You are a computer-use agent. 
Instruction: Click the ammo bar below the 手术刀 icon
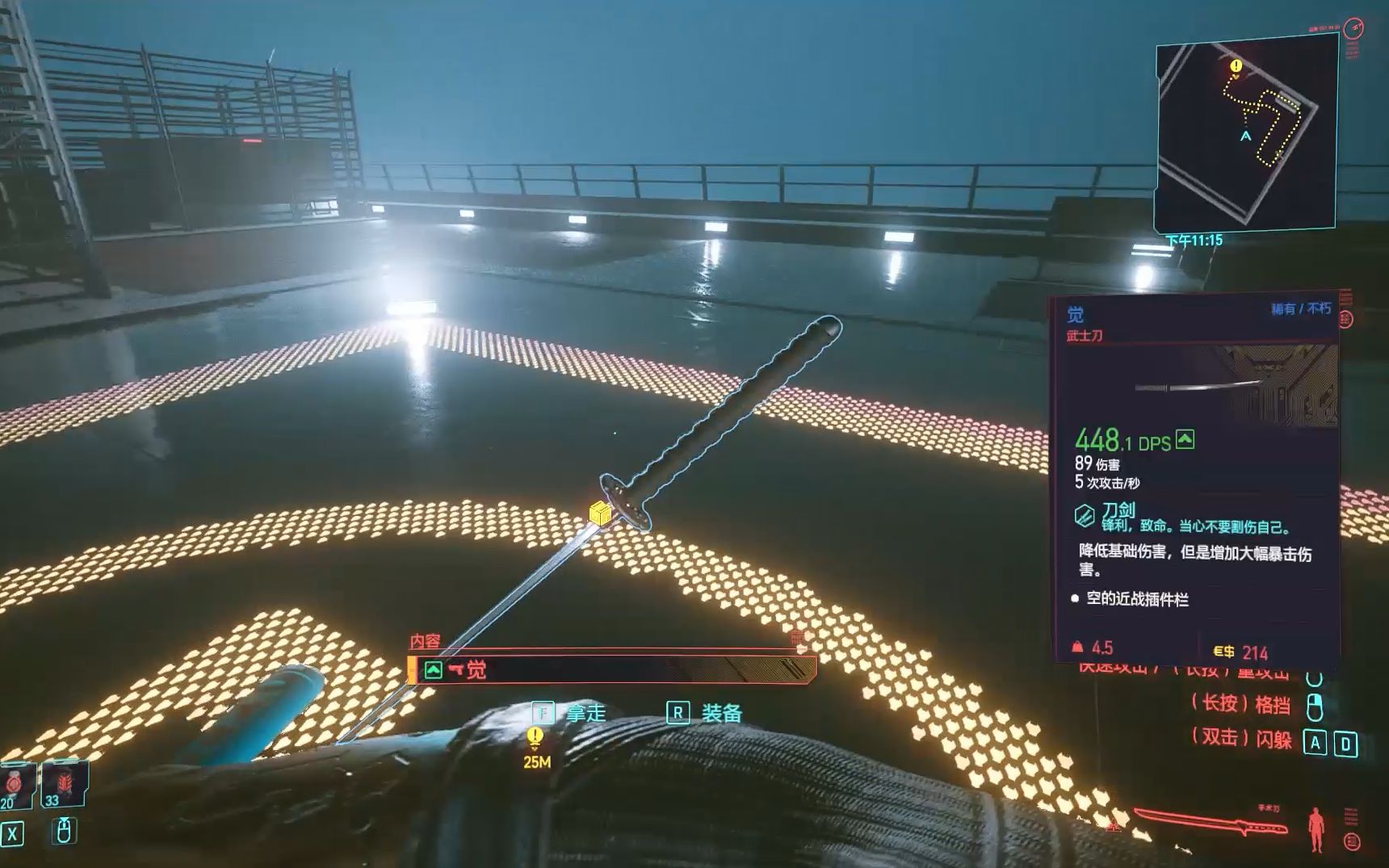tap(1264, 828)
